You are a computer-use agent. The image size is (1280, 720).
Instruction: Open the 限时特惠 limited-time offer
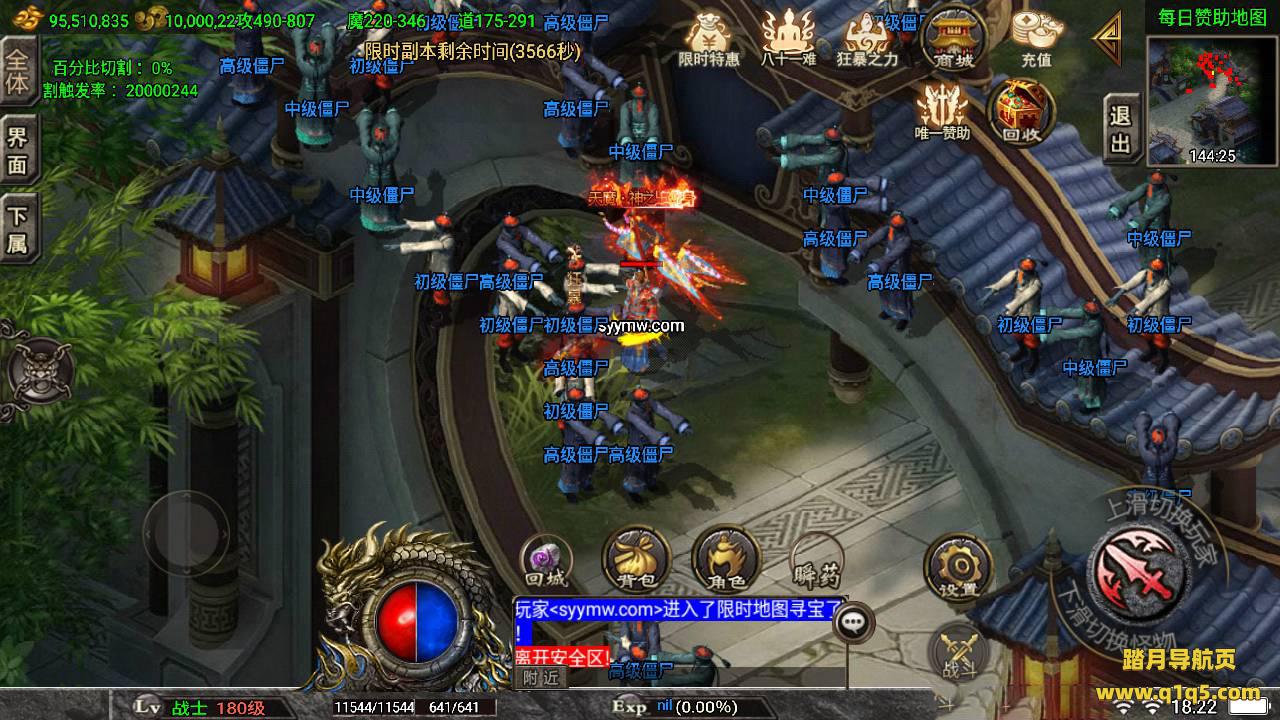[708, 38]
